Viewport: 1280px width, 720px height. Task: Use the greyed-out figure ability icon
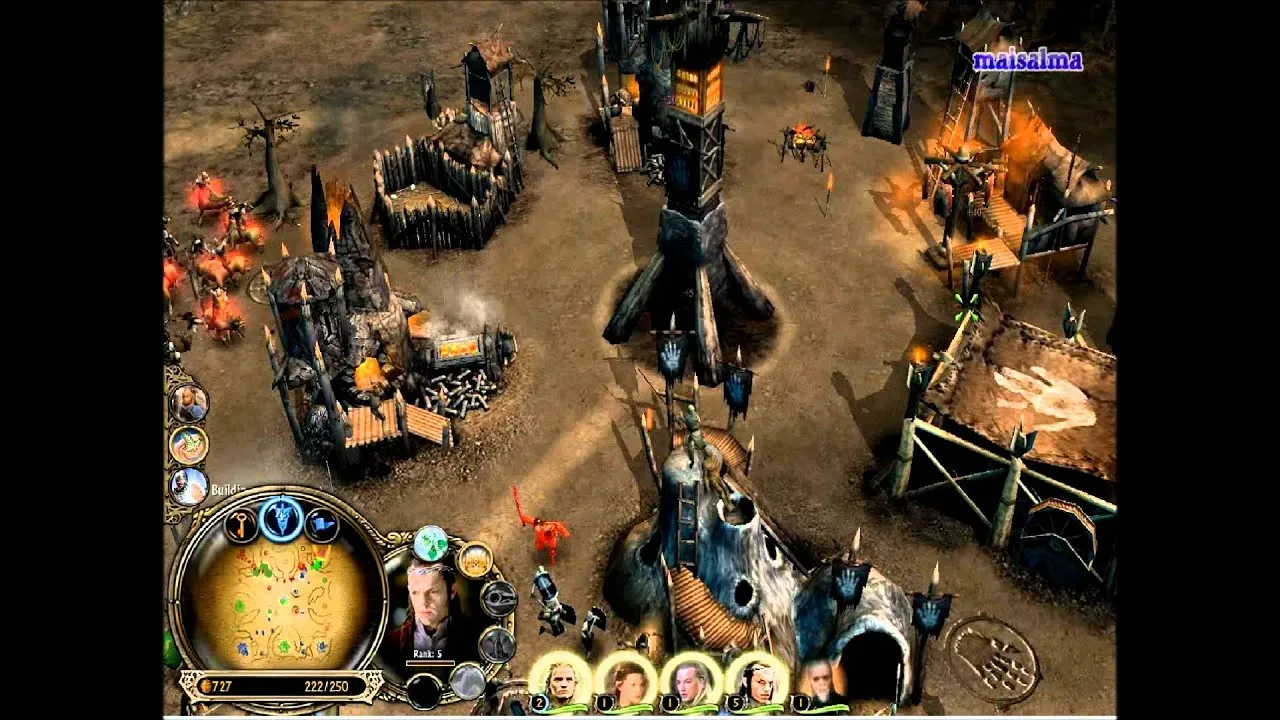[x=496, y=645]
